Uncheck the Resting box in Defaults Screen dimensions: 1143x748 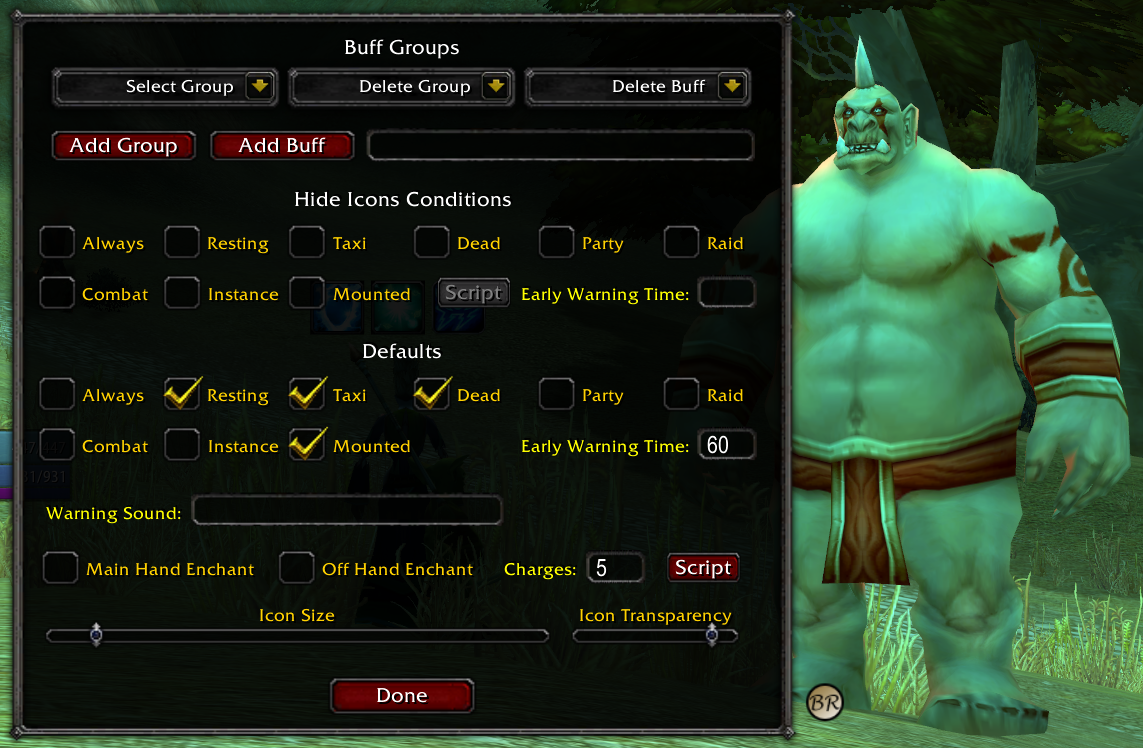tap(183, 394)
